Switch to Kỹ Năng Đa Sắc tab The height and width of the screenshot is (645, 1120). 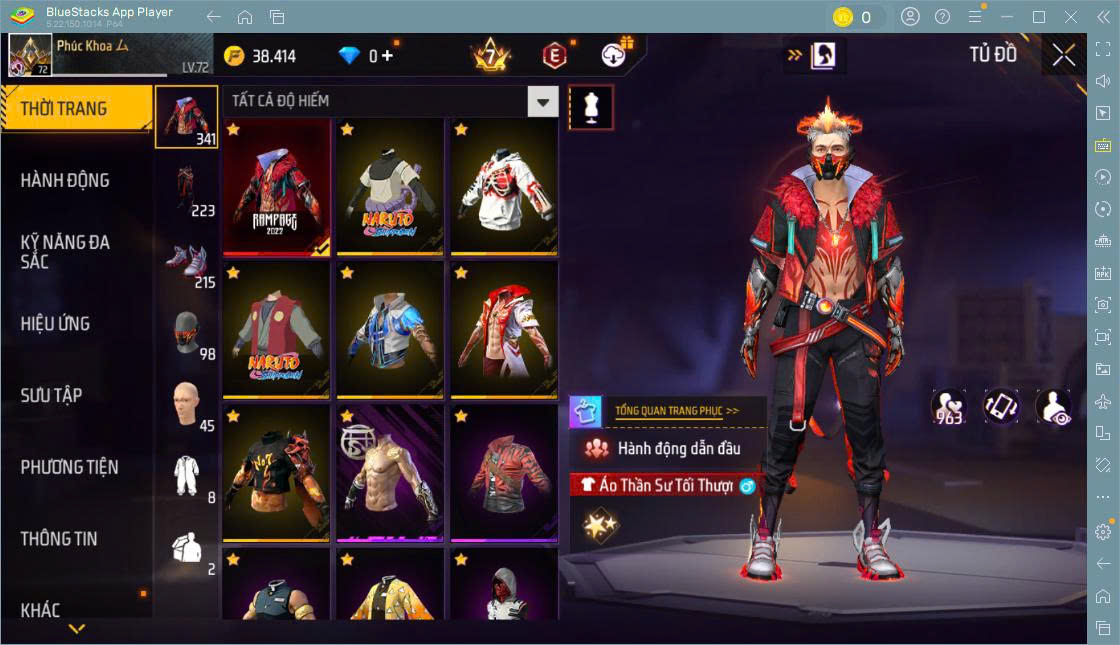pos(65,252)
